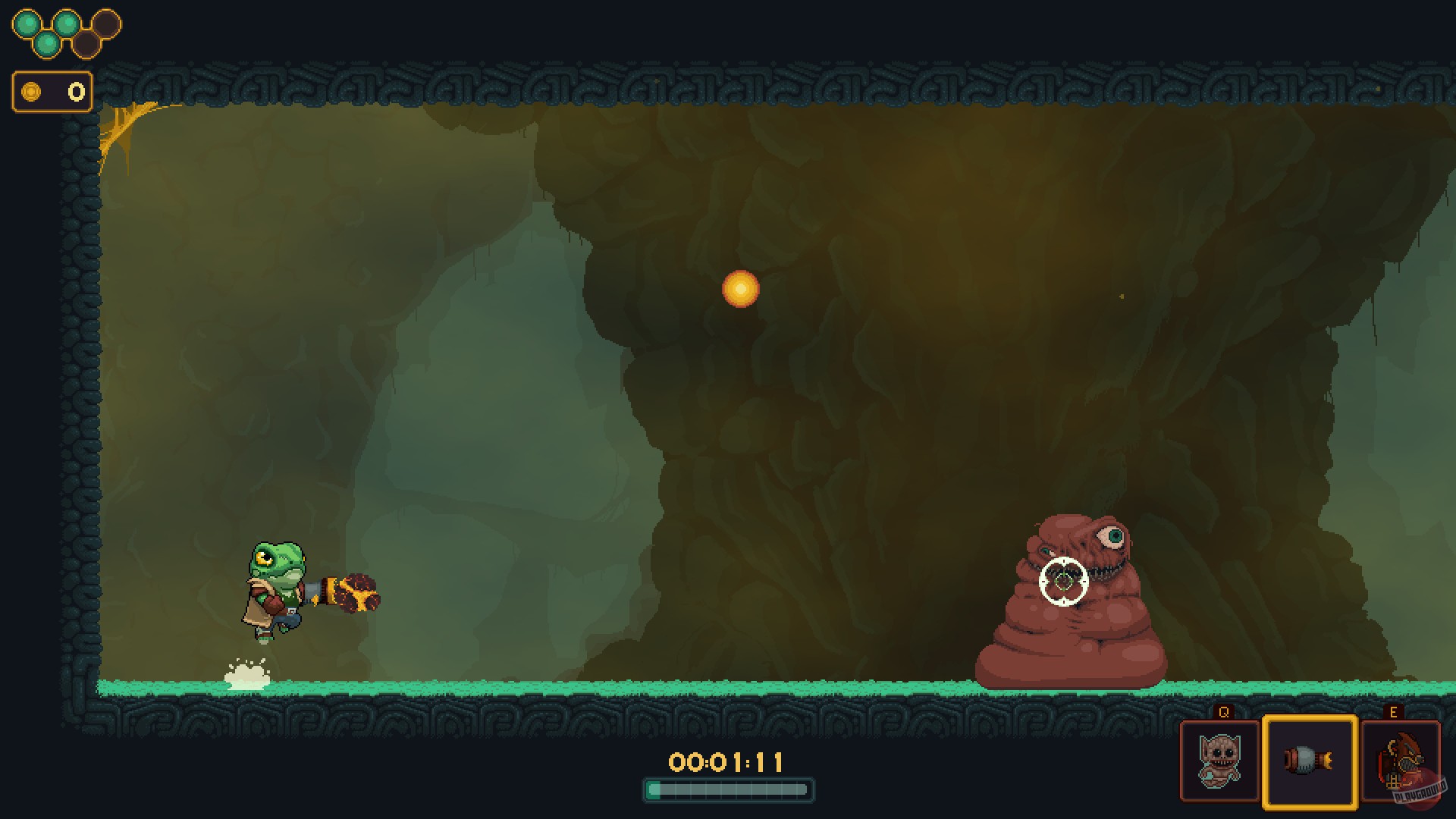Click the darkened empty health hexagon beside filled ones
The height and width of the screenshot is (819, 1456).
coord(88,45)
